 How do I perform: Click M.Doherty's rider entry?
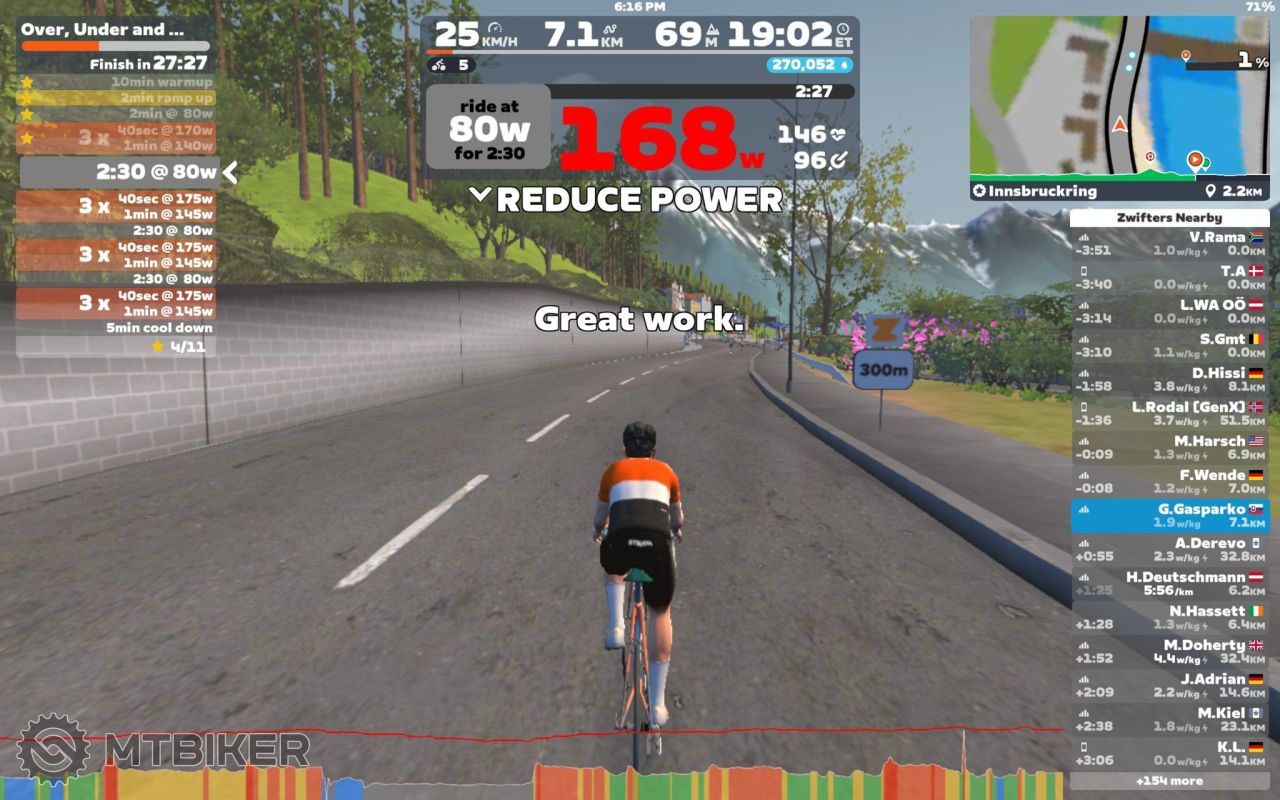point(1169,651)
